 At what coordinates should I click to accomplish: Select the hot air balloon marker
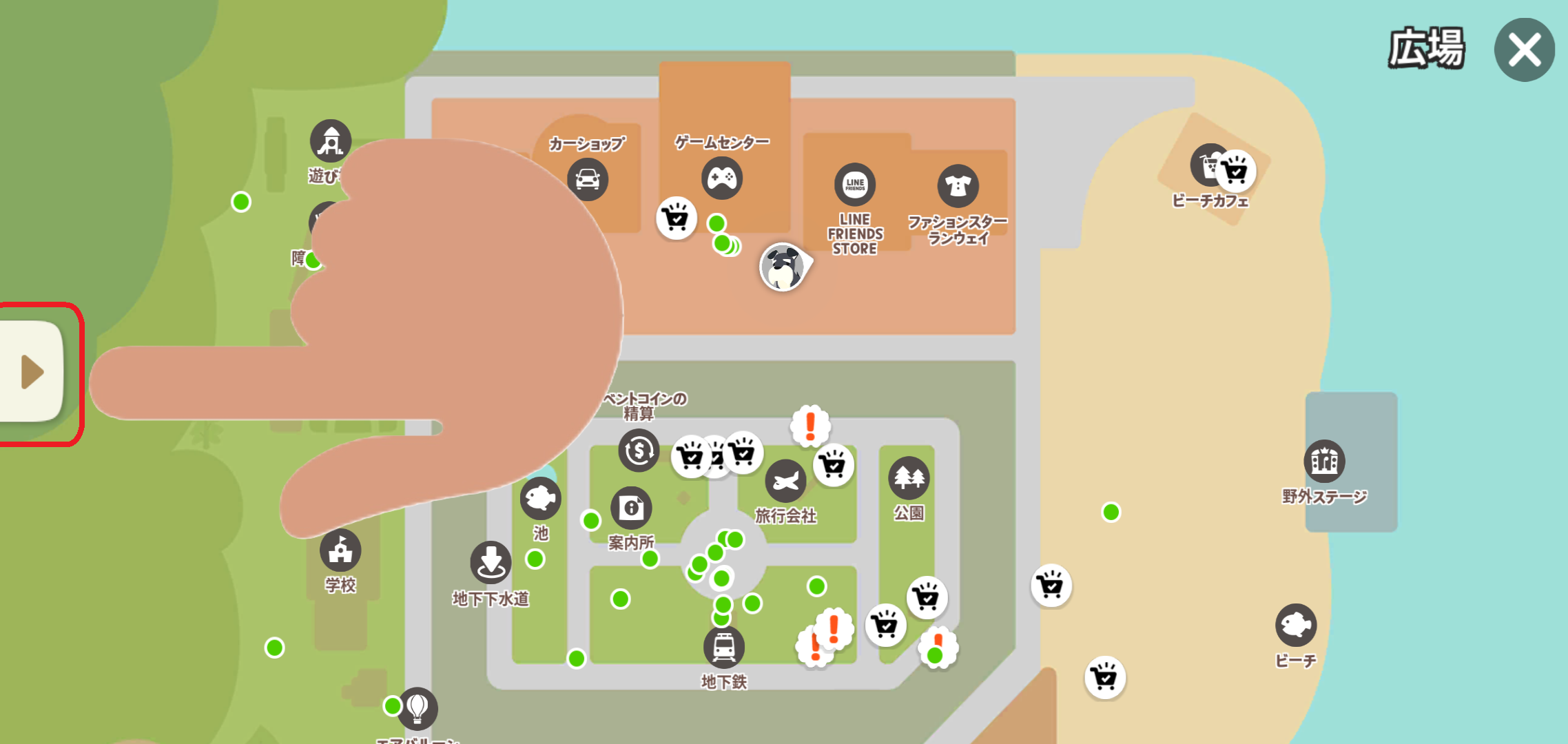click(417, 707)
